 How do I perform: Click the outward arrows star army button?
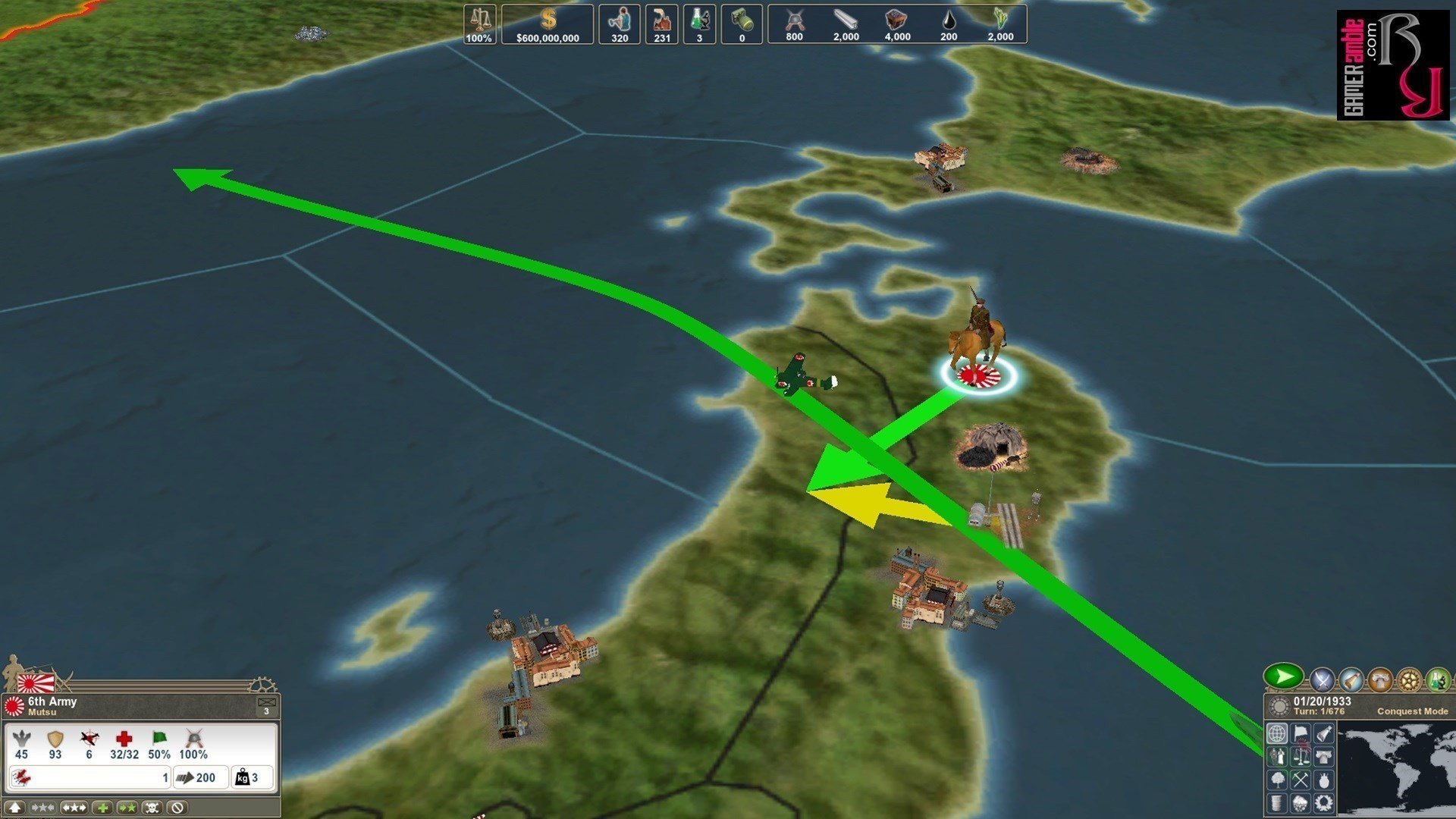pyautogui.click(x=74, y=808)
